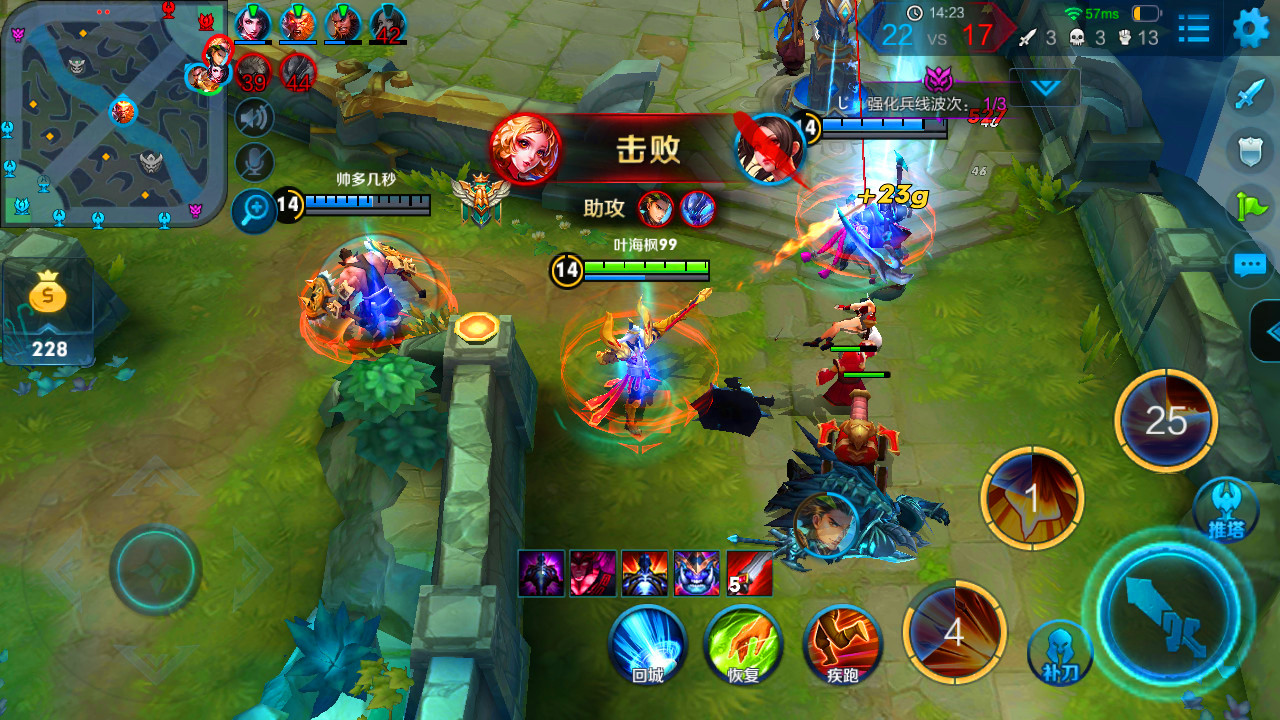Click the virtual movement joystick
The image size is (1280, 720).
155,568
